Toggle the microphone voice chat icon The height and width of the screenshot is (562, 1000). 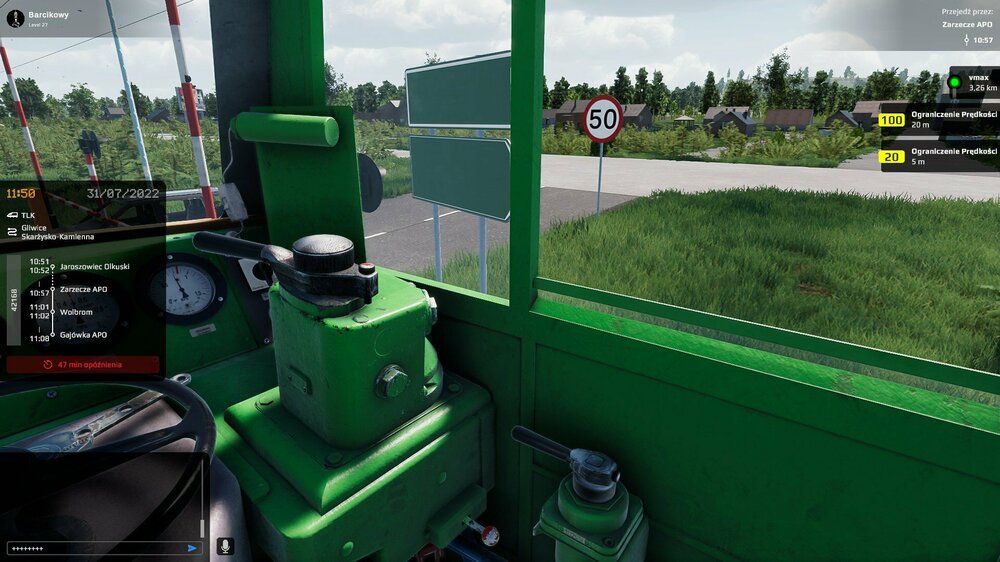tap(225, 547)
